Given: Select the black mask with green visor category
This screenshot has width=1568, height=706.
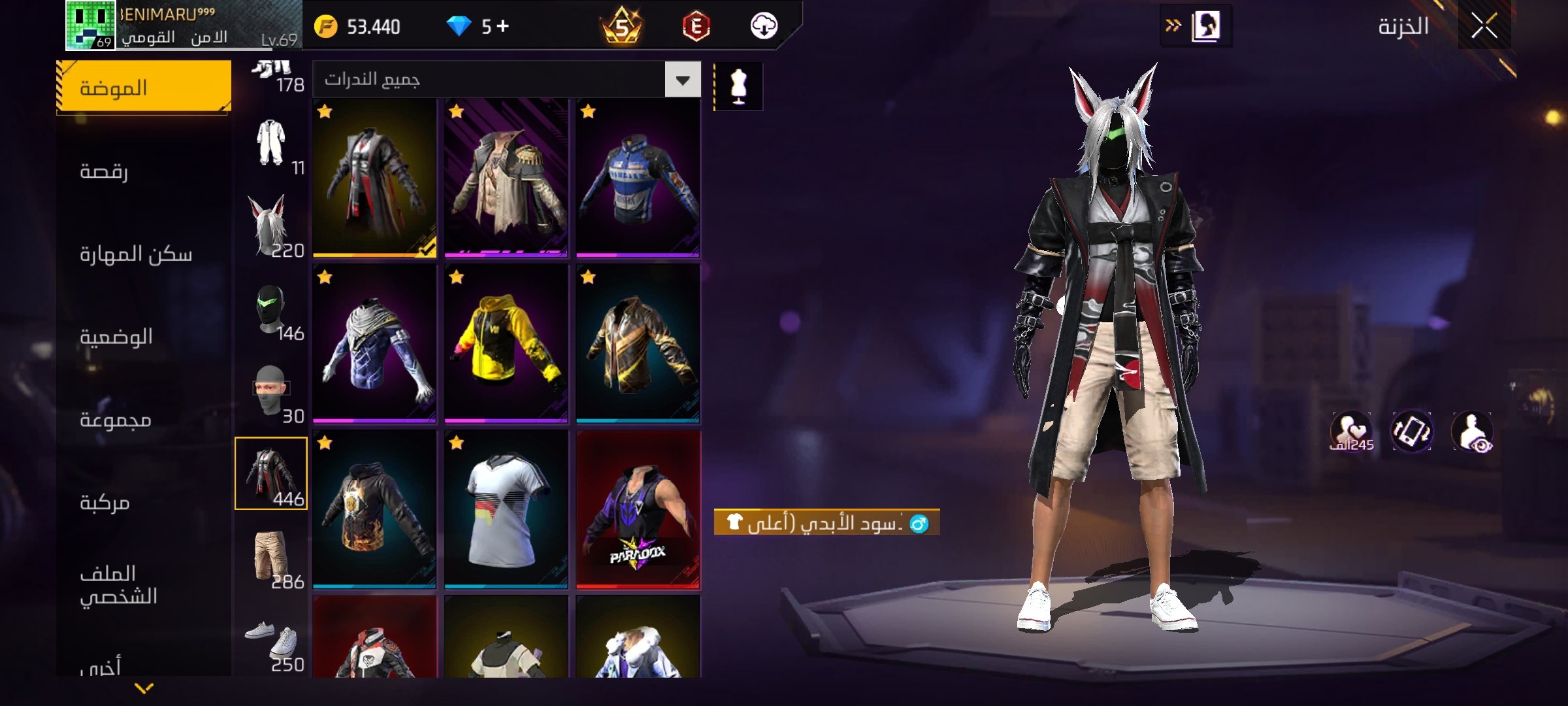Looking at the screenshot, I should click(x=271, y=309).
